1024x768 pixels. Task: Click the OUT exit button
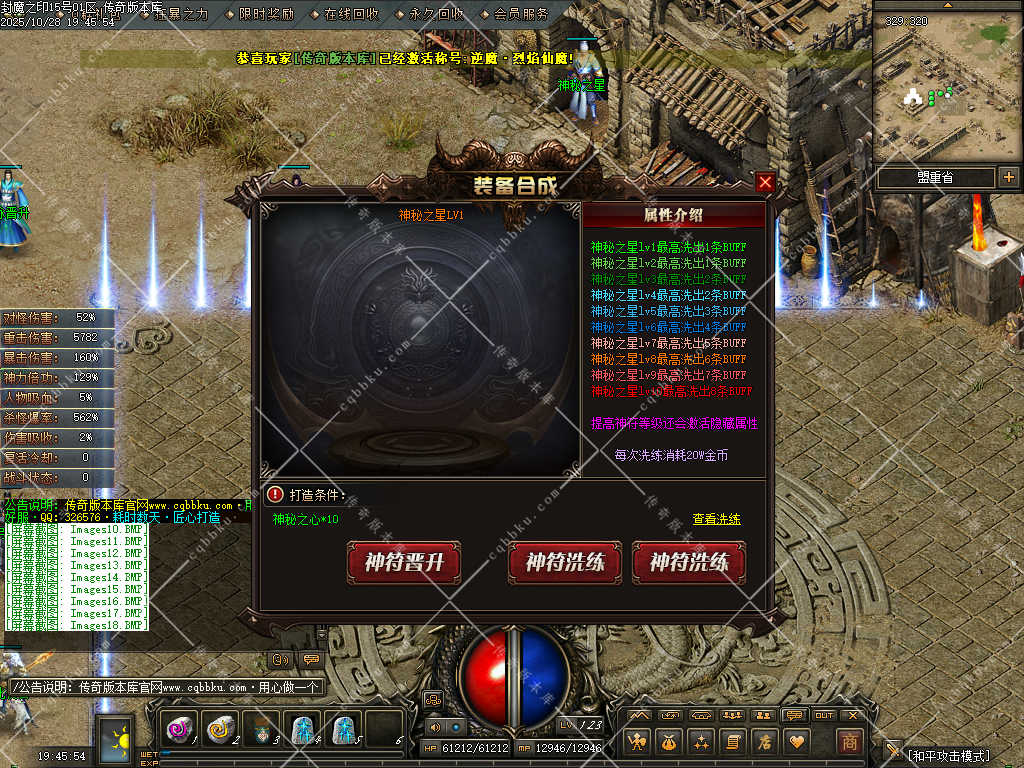click(x=823, y=715)
